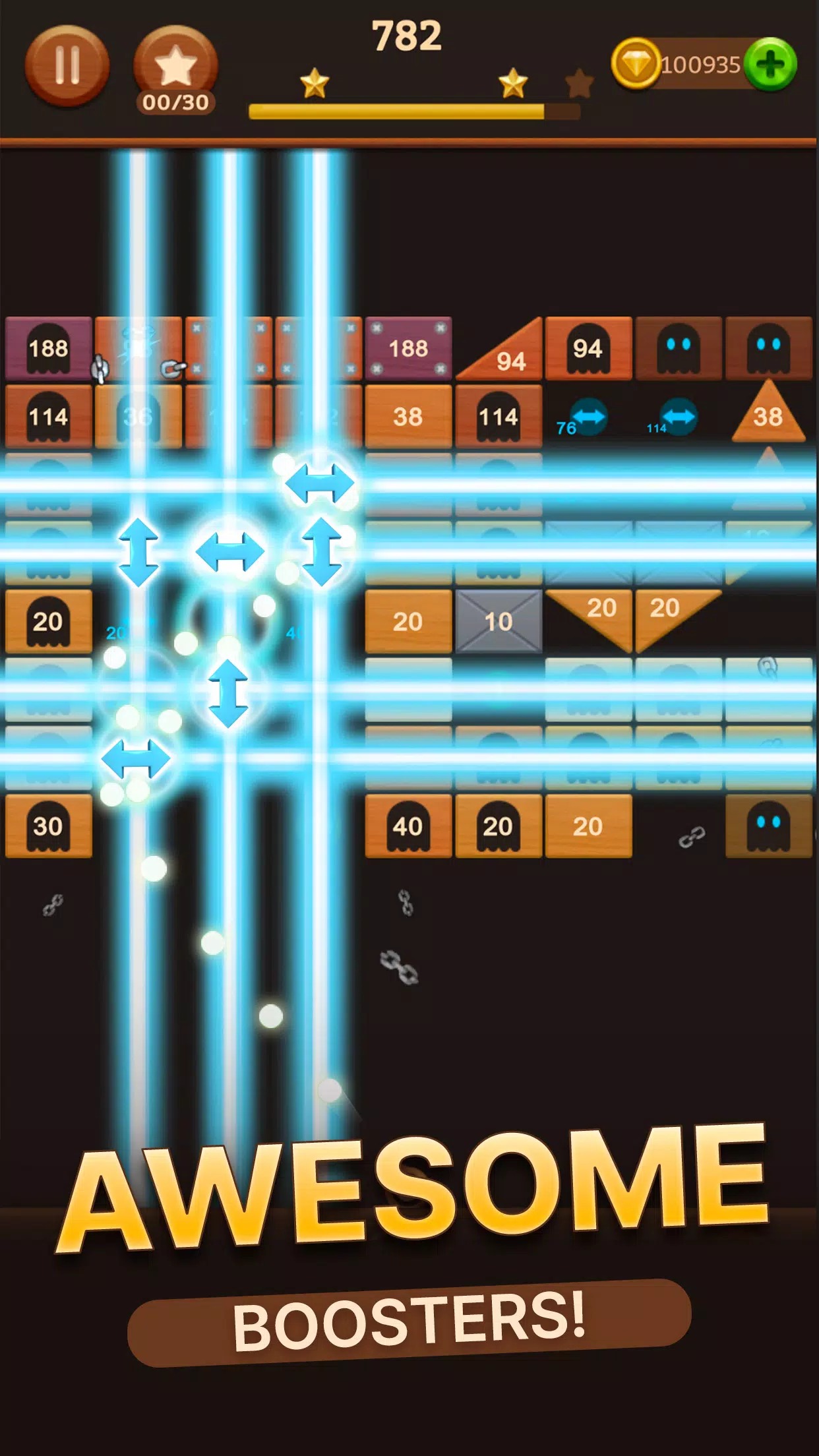Tap the star 00/30 button

click(175, 68)
